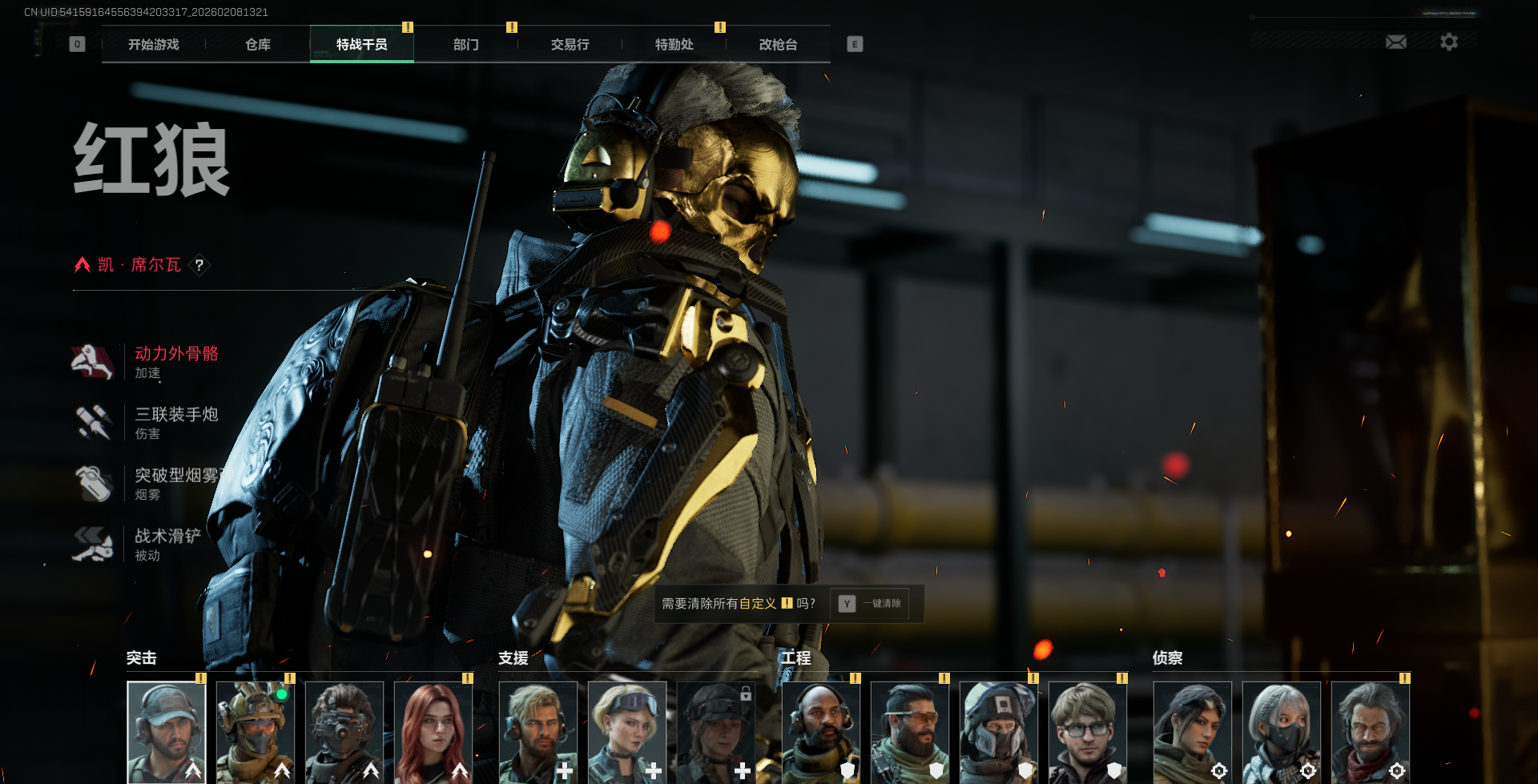Select the 动力外骨骼 skill entry
1538x784 pixels.
pos(176,362)
